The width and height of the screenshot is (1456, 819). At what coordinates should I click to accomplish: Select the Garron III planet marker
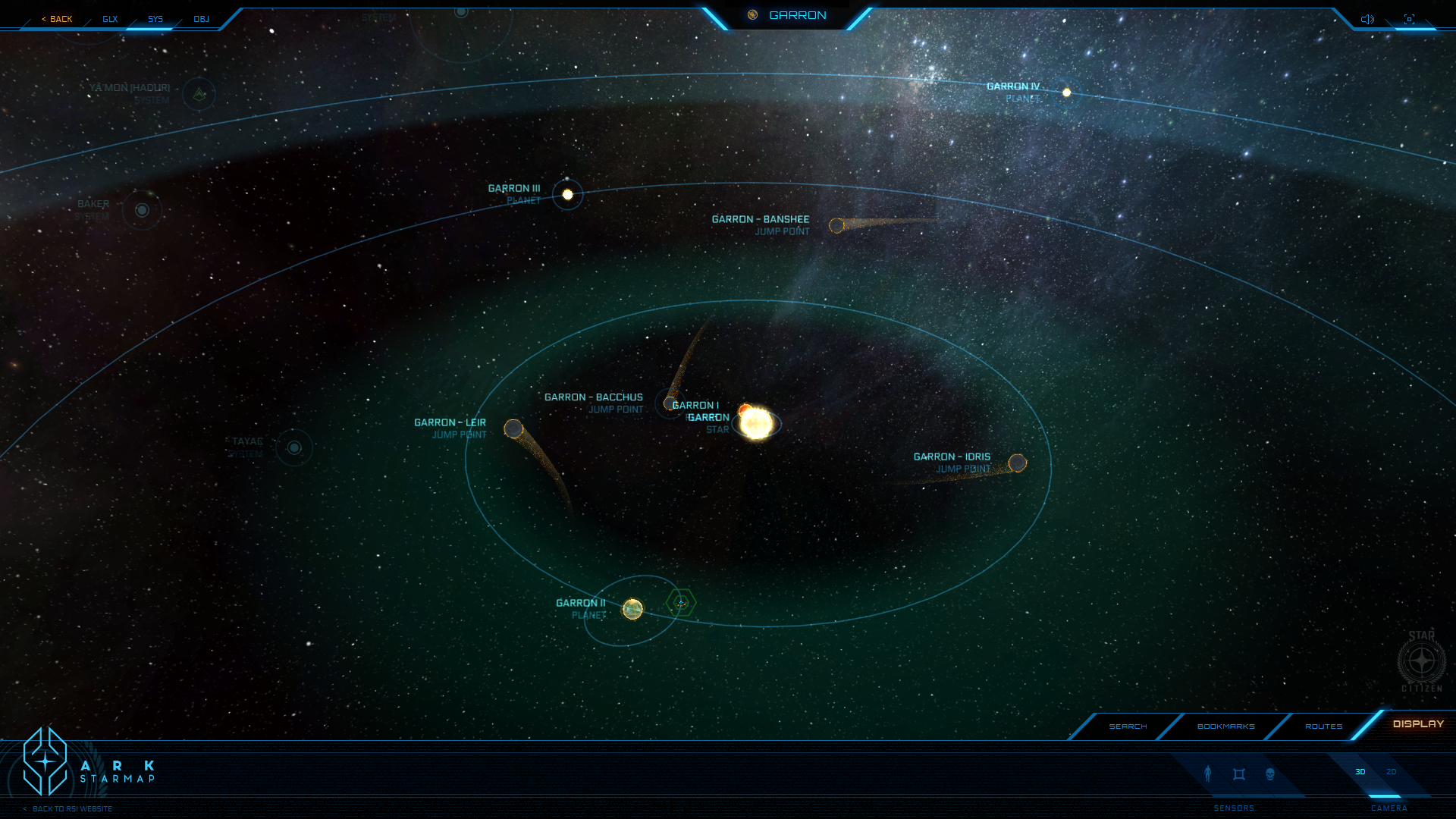point(567,195)
